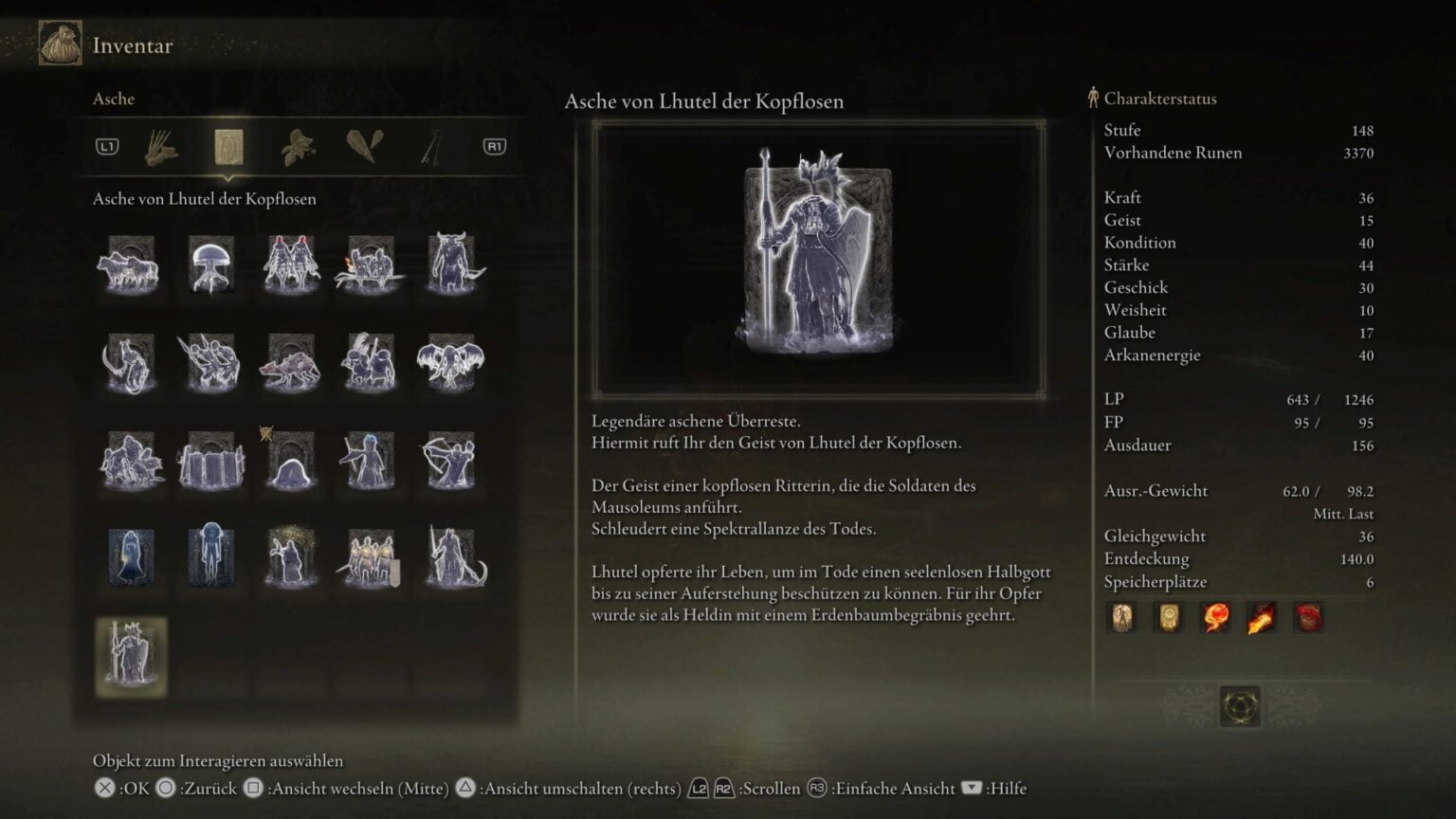Screen dimensions: 1456x819
Task: Choose the jellyfish spirit ash
Action: coord(210,264)
